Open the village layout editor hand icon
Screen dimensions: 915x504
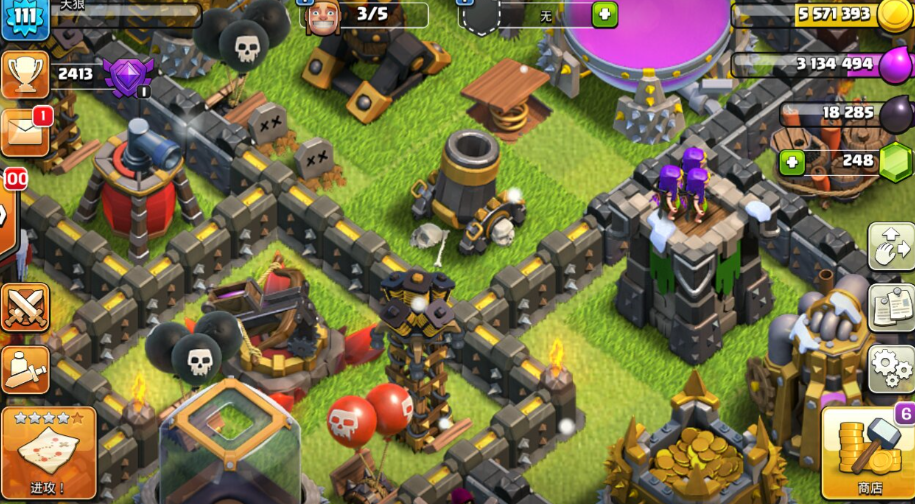(890, 246)
